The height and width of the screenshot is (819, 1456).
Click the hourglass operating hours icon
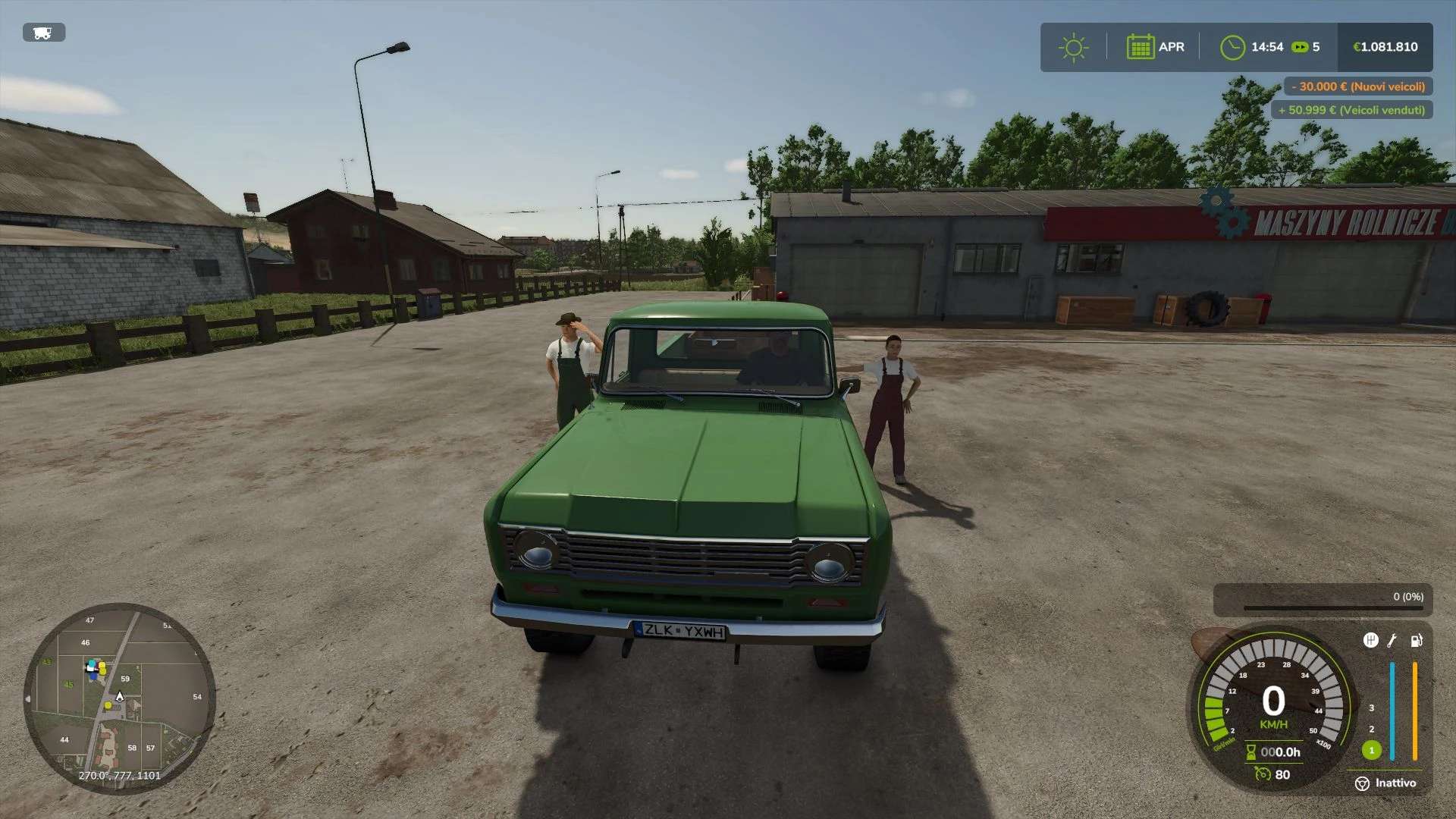coord(1252,752)
